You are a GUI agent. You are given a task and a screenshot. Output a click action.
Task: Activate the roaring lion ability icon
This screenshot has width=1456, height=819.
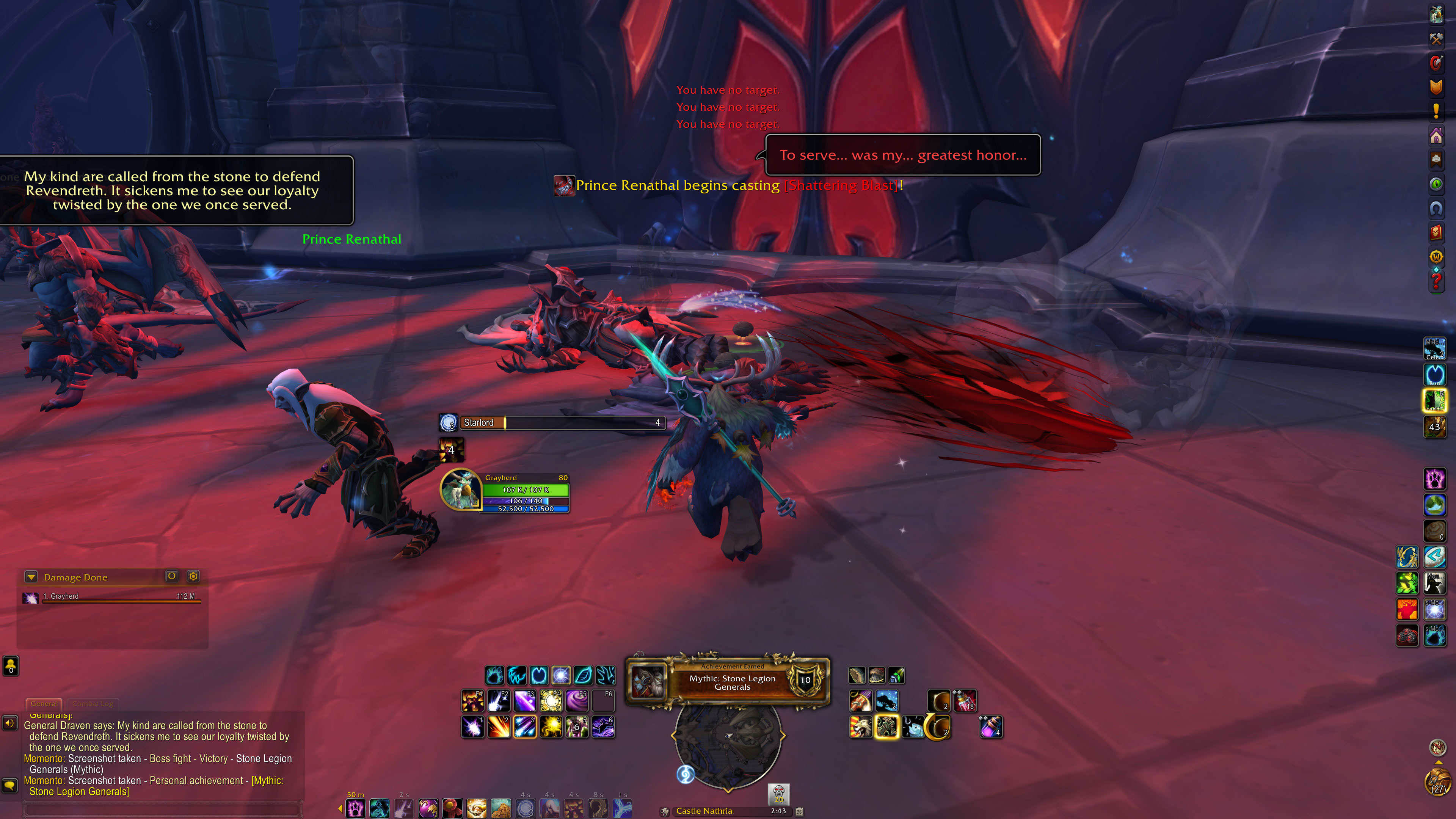click(860, 728)
